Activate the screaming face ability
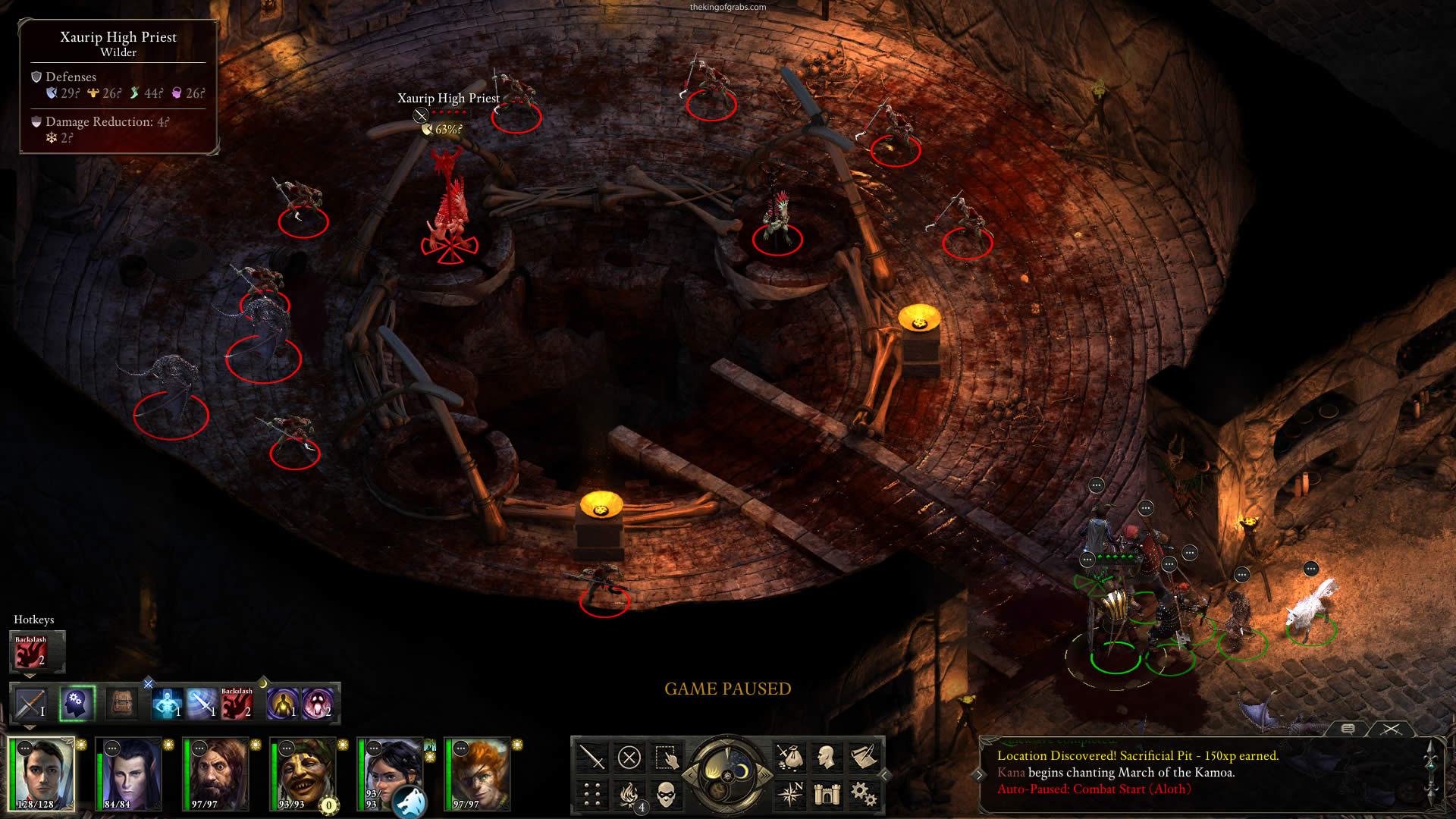The height and width of the screenshot is (819, 1456). pyautogui.click(x=318, y=704)
